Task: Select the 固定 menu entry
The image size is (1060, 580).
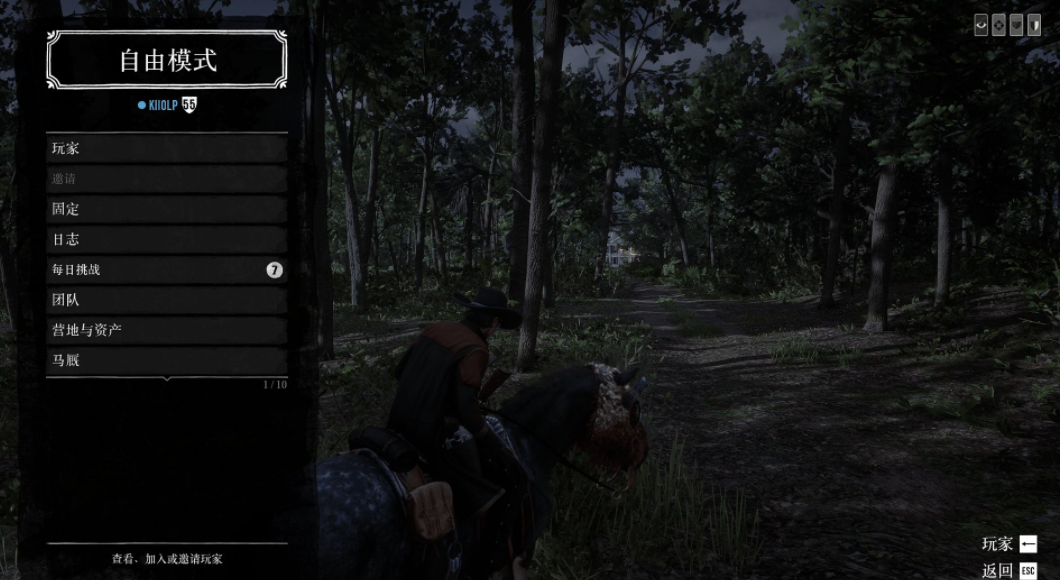Action: tap(166, 210)
